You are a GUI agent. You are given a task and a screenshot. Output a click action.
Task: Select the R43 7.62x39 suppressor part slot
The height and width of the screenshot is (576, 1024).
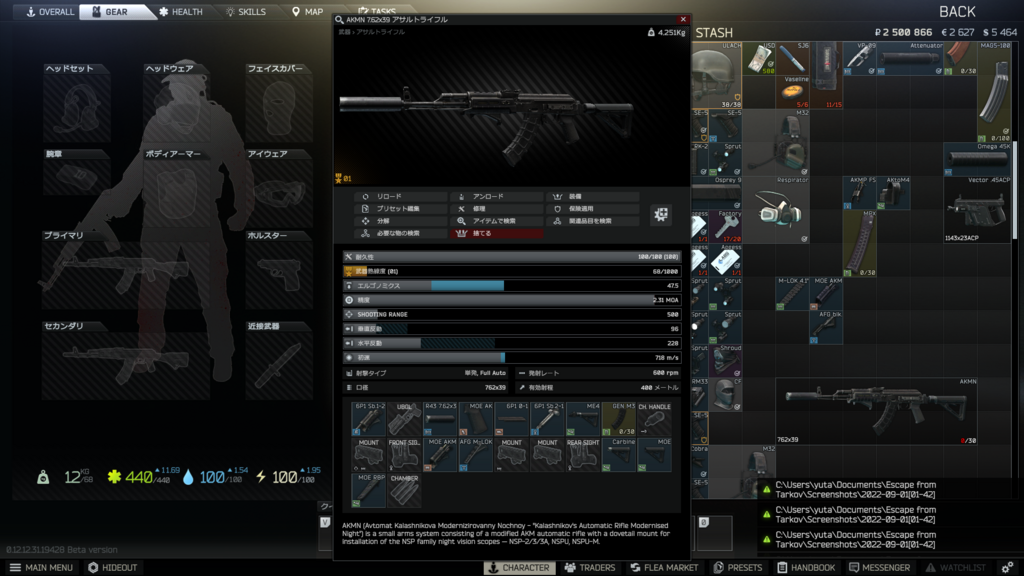click(x=441, y=418)
